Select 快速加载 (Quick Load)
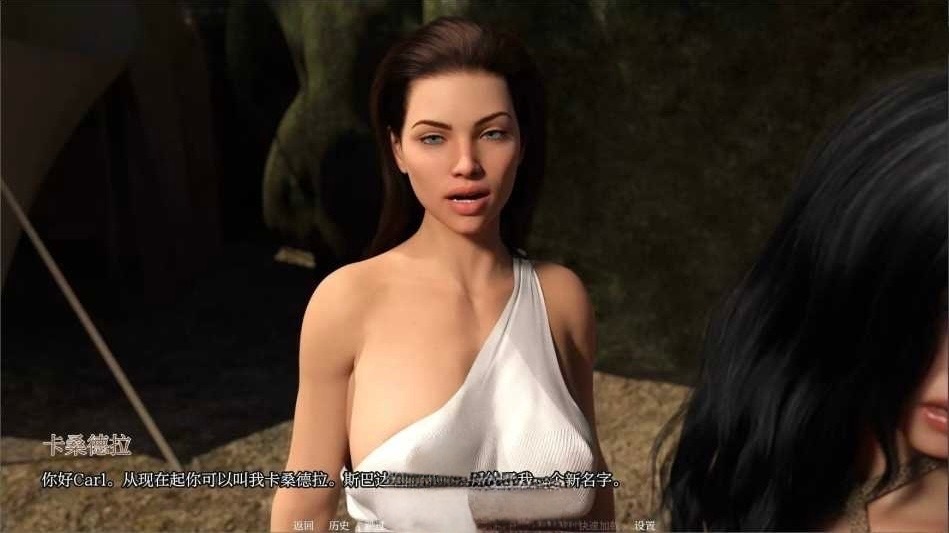This screenshot has height=533, width=949. pyautogui.click(x=599, y=525)
